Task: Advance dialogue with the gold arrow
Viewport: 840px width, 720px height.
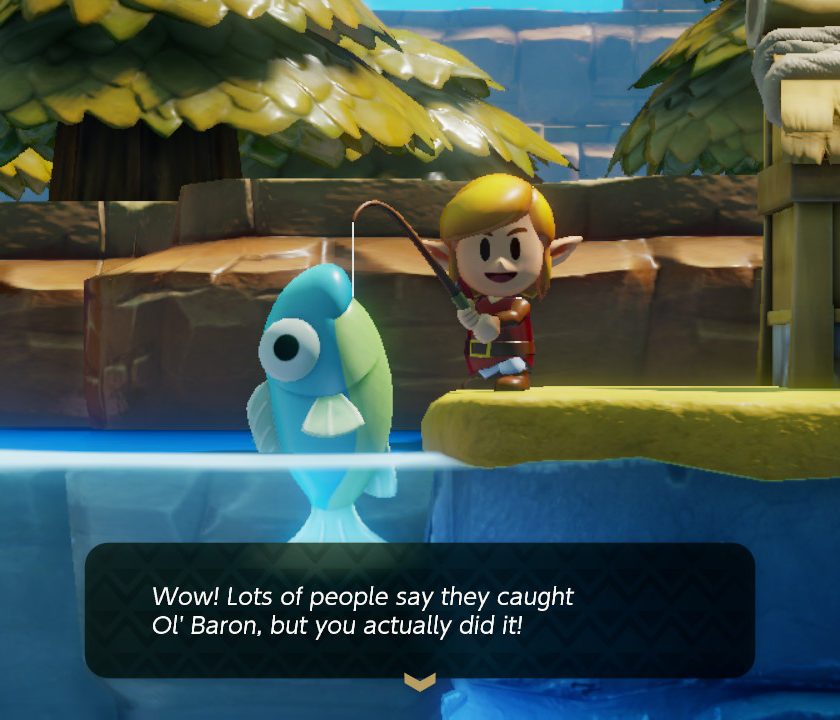Action: [x=419, y=681]
